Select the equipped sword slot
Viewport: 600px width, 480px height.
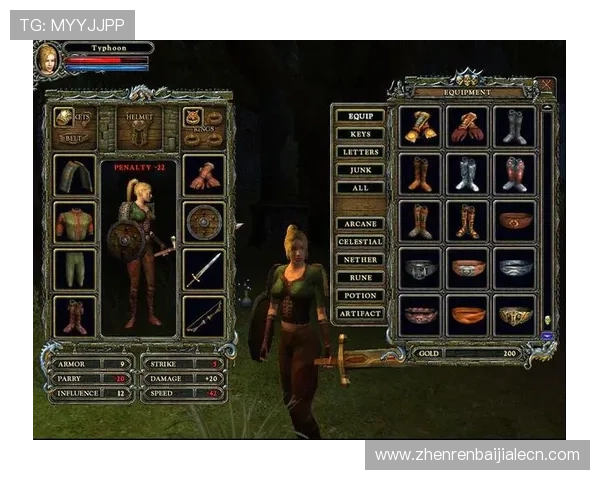coord(204,269)
